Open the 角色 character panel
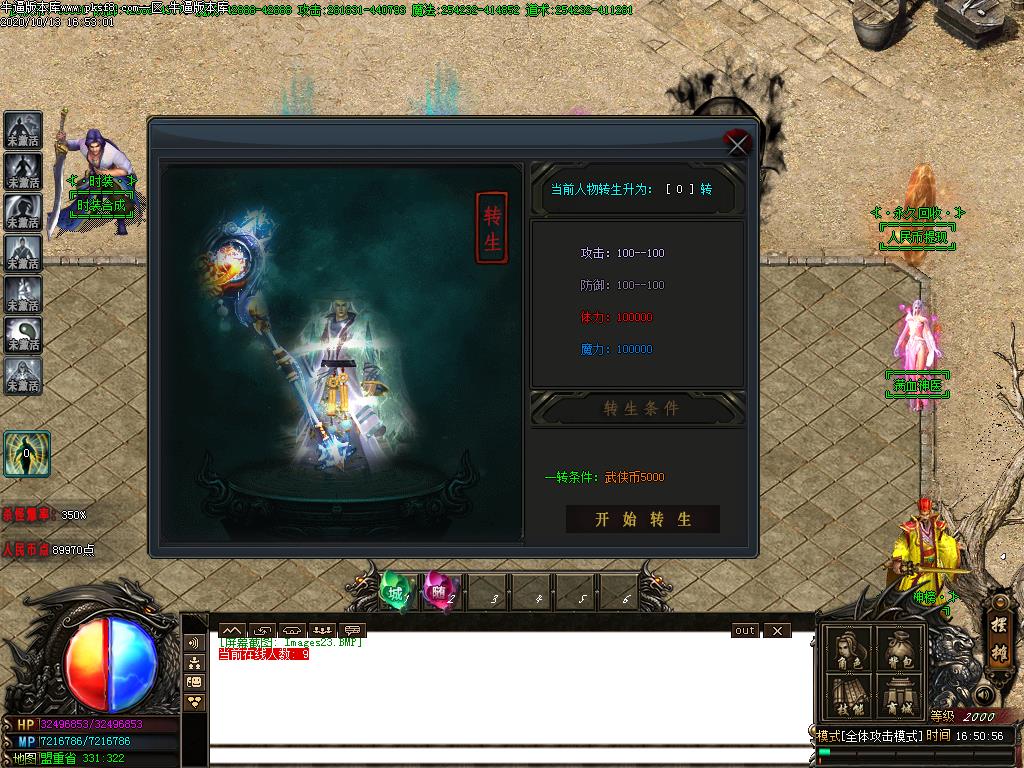 coord(848,649)
